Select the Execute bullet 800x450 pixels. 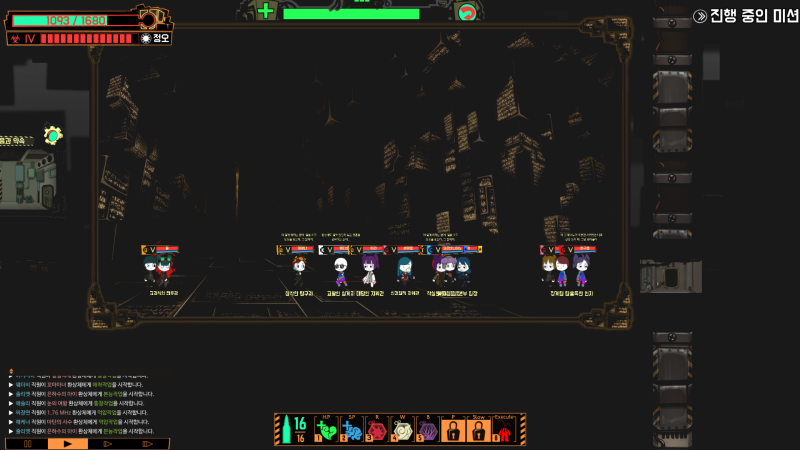(504, 431)
